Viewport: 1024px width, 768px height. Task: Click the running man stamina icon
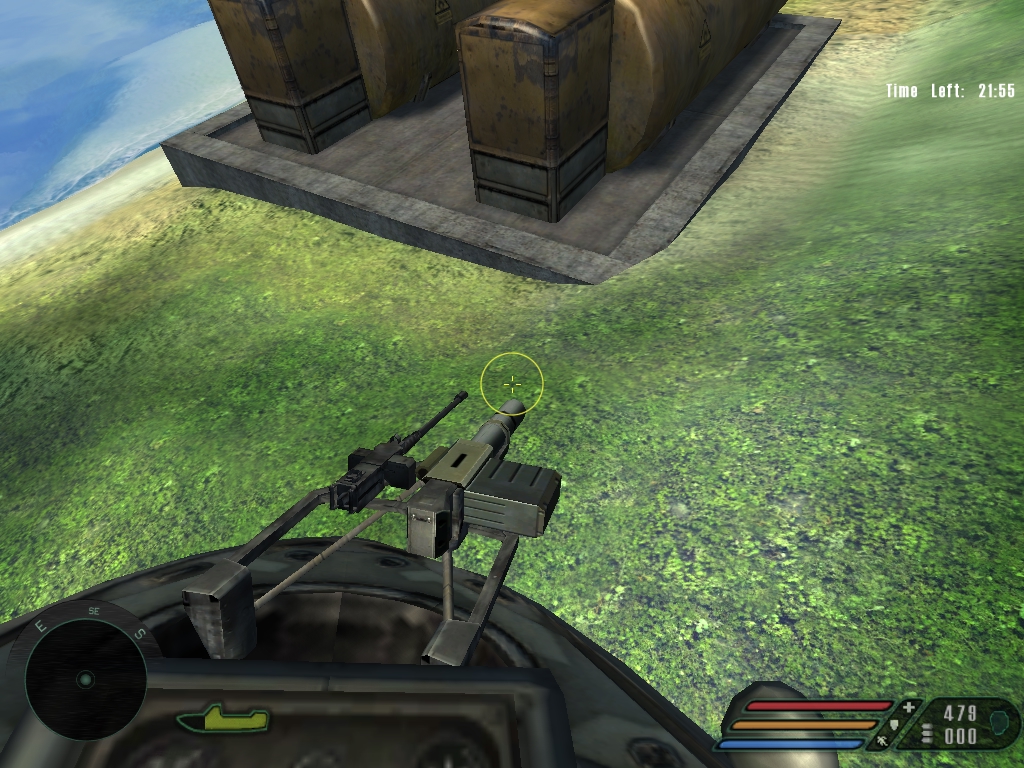click(x=881, y=741)
